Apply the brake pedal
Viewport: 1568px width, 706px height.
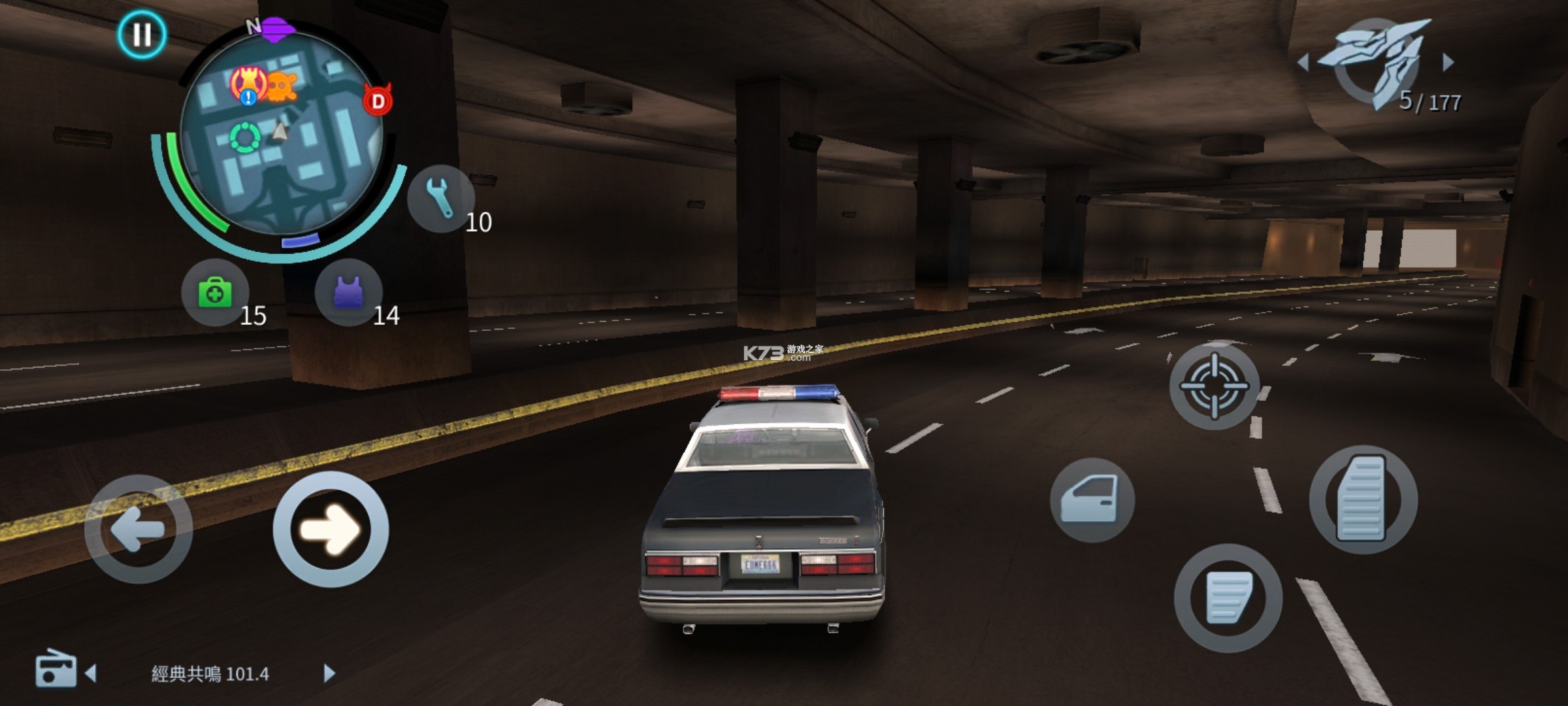(x=1228, y=597)
